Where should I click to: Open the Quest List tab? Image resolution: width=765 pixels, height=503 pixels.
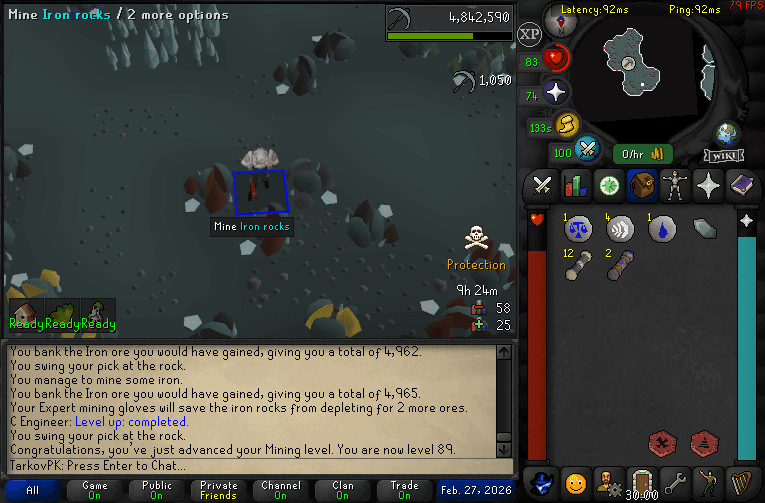pyautogui.click(x=608, y=185)
